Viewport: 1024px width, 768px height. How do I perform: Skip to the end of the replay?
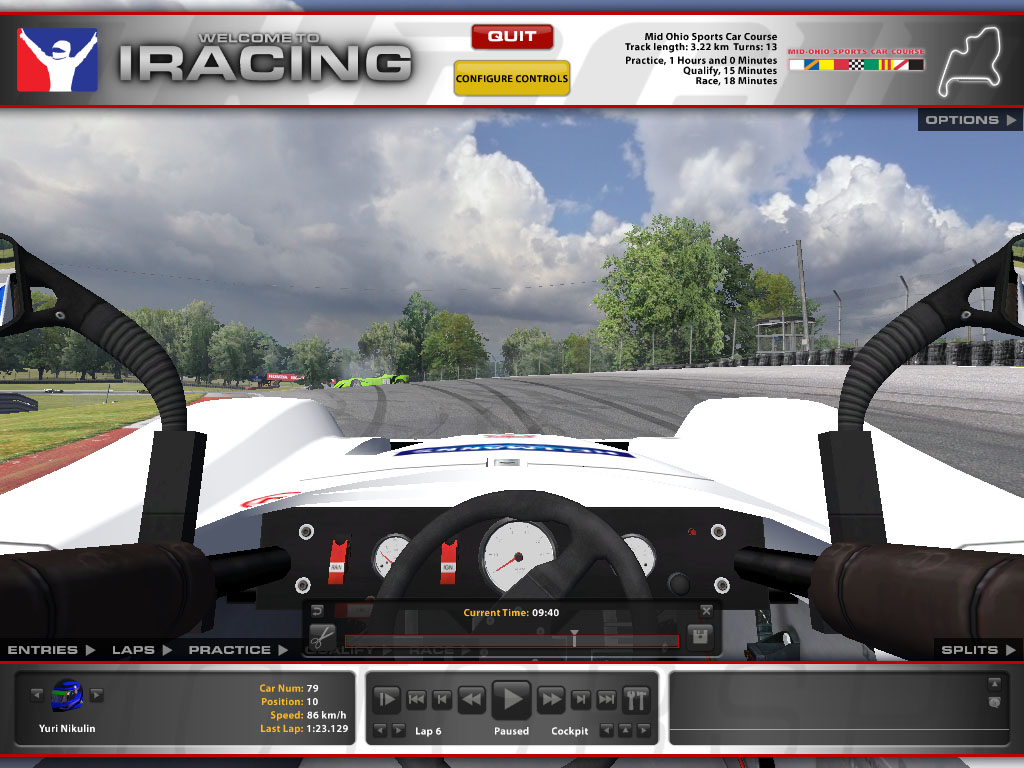pos(606,699)
